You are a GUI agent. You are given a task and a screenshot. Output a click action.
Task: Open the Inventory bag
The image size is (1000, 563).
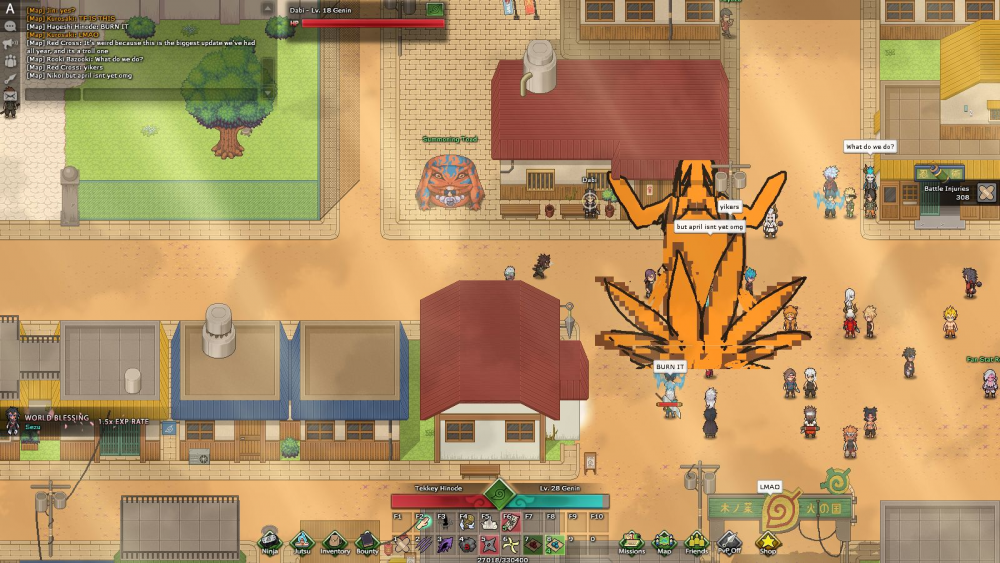coord(335,540)
